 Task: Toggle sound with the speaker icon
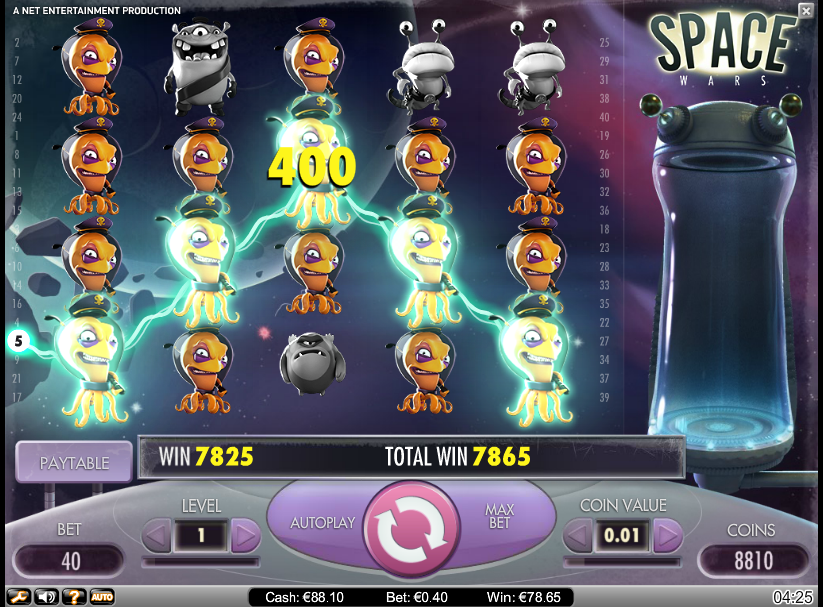(46, 597)
